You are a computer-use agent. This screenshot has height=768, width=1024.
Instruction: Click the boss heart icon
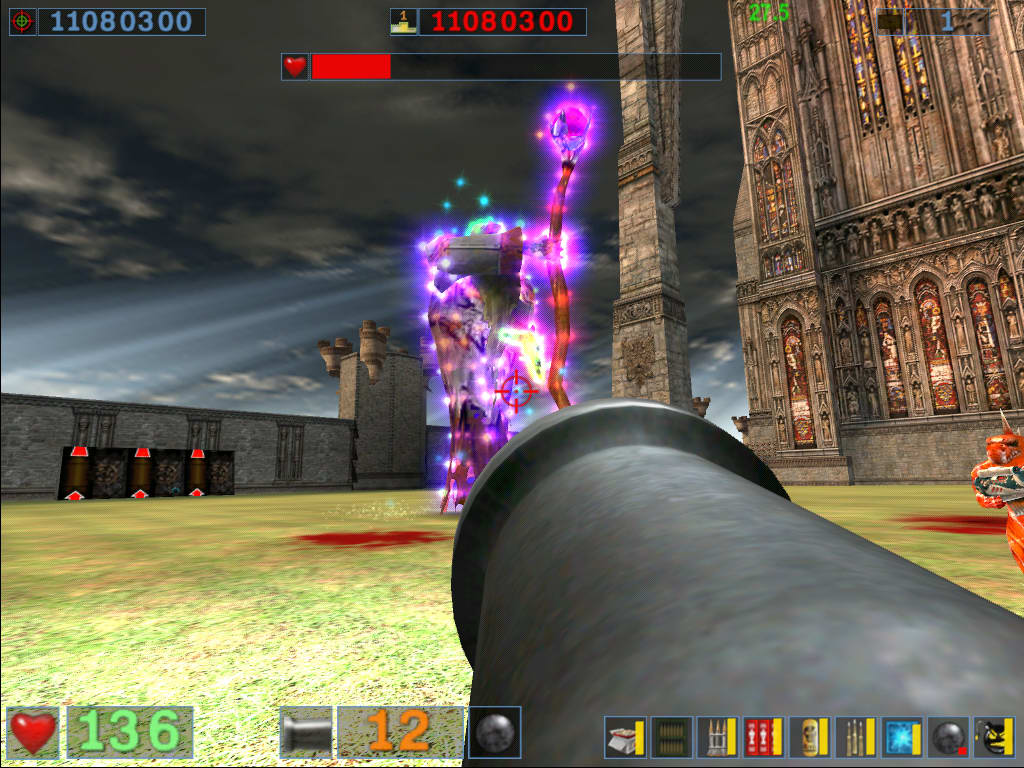pos(295,67)
